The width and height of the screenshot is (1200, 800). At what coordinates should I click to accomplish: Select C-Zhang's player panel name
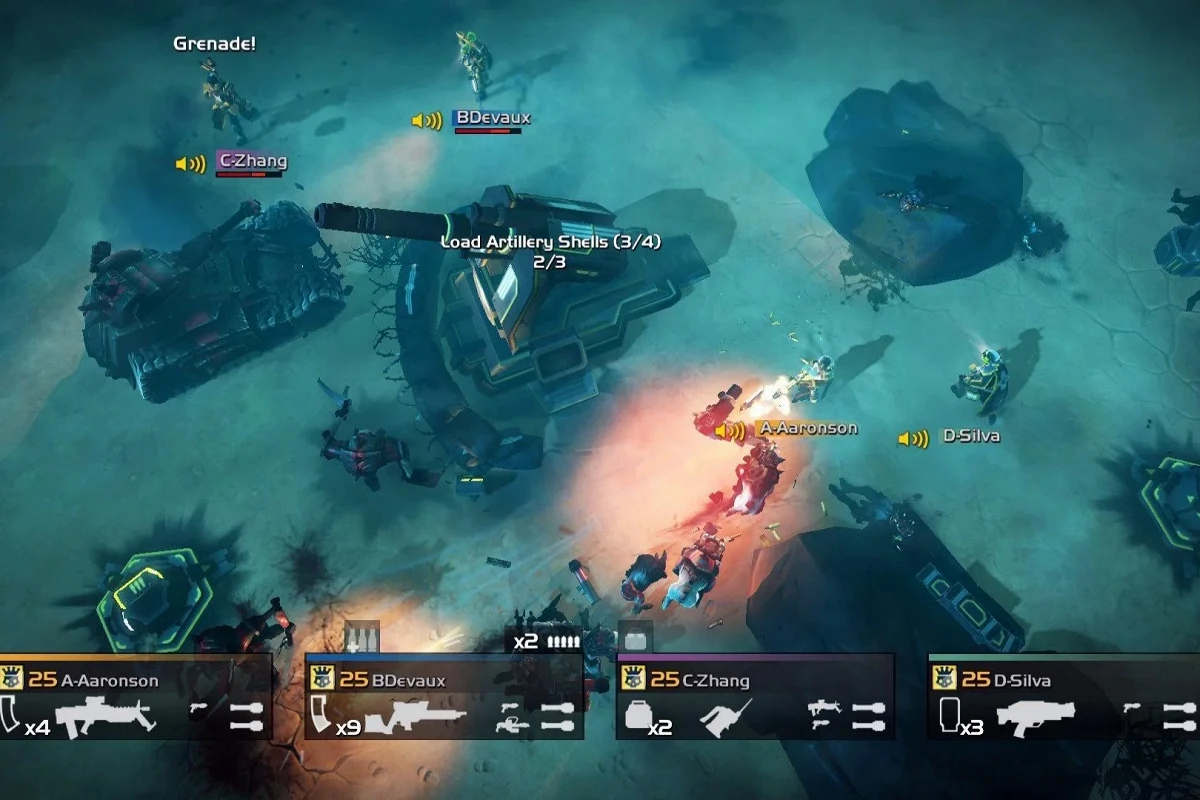point(715,681)
